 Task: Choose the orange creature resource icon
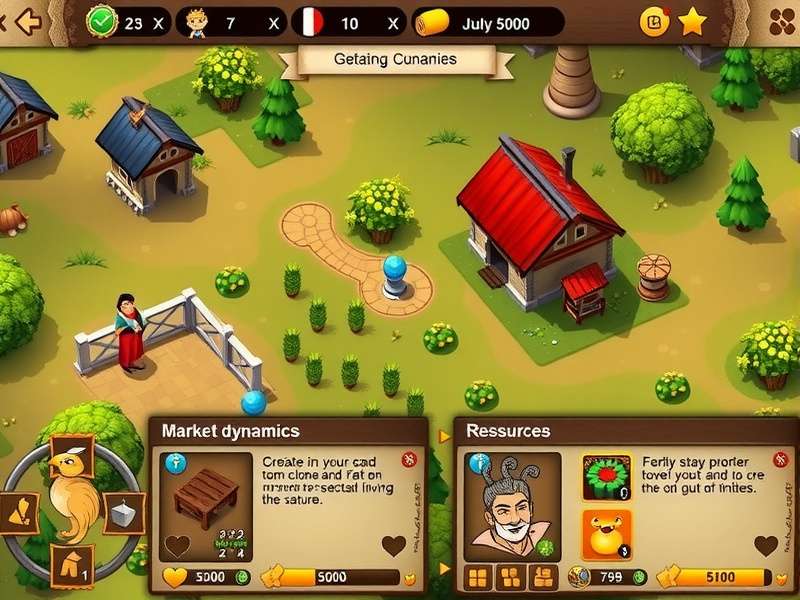click(x=606, y=534)
